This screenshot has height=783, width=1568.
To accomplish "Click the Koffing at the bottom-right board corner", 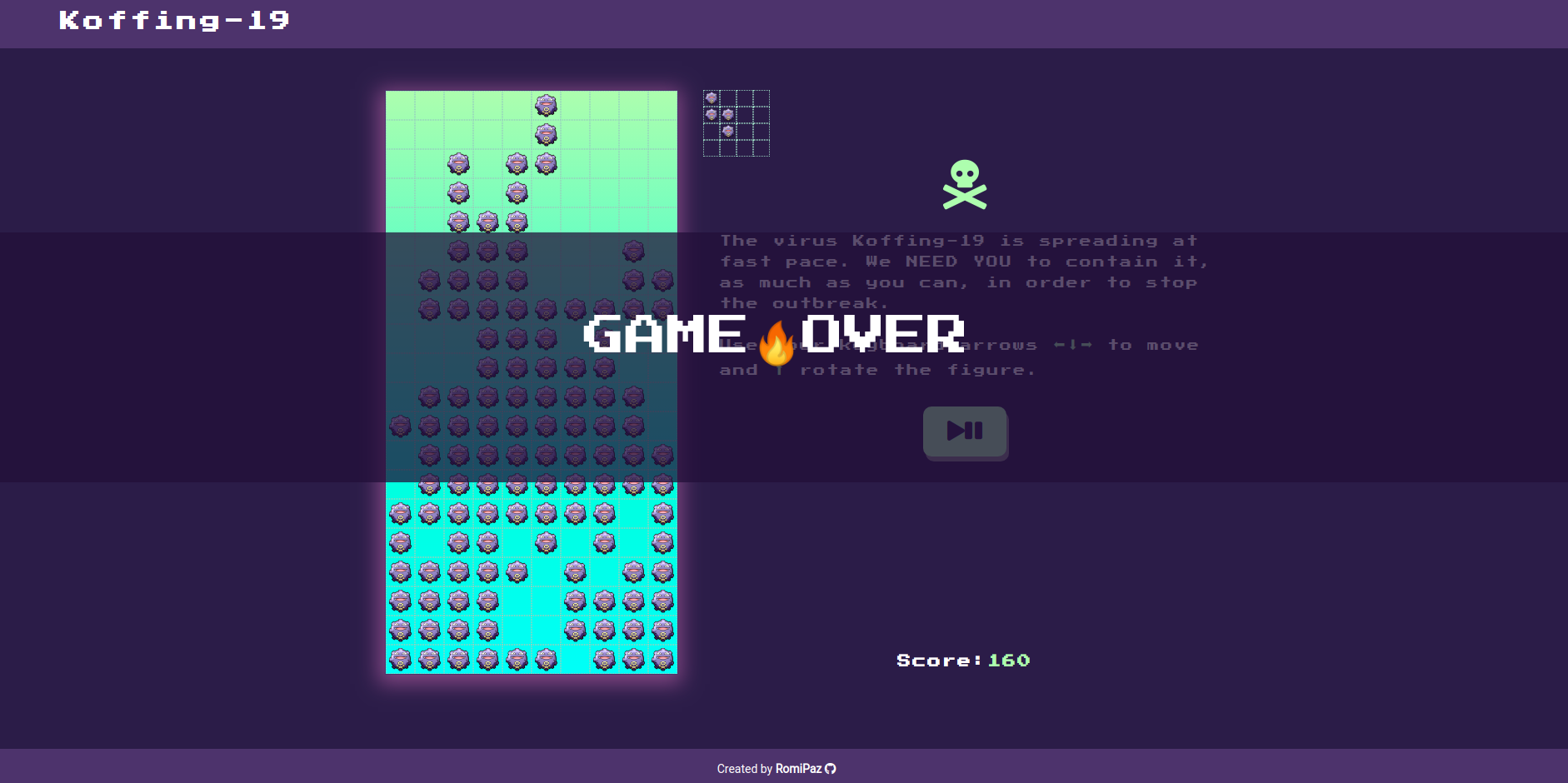I will [x=663, y=658].
